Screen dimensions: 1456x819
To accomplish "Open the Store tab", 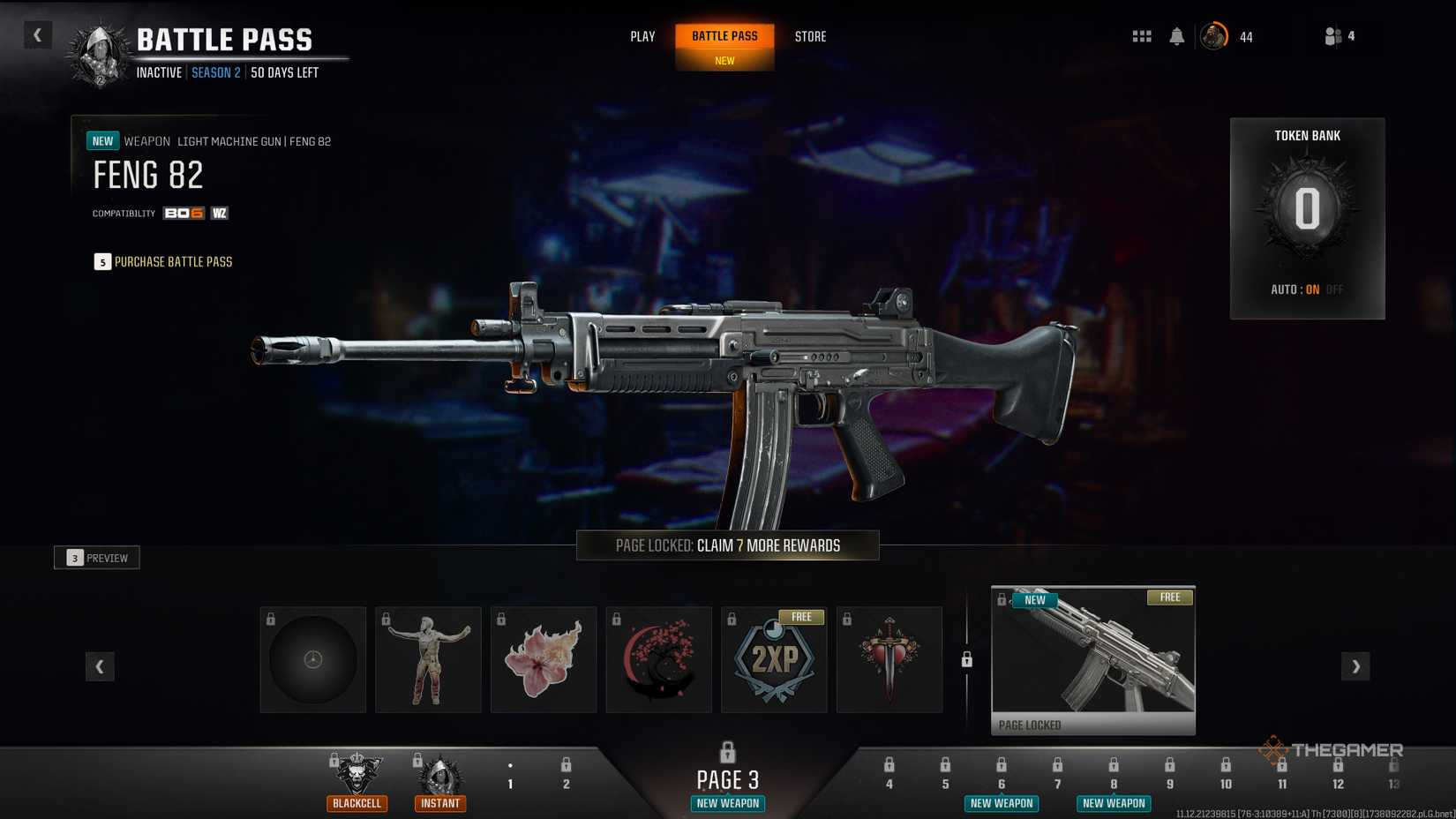I will [x=810, y=37].
